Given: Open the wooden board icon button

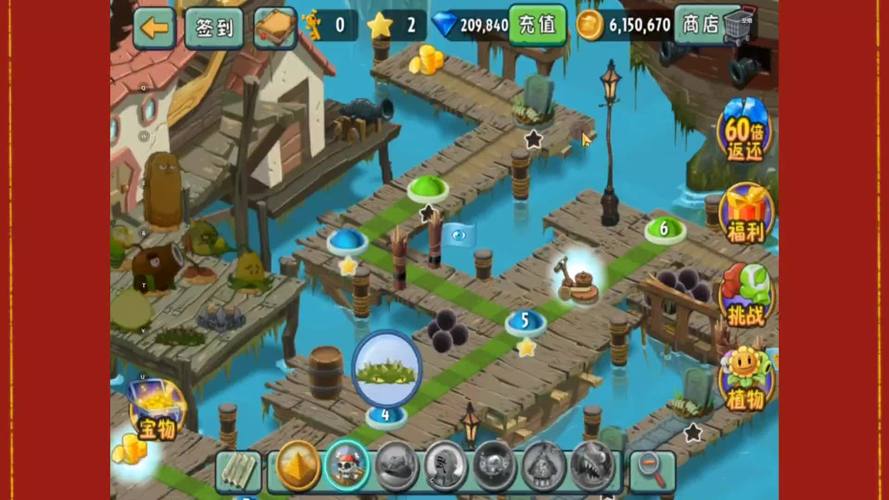Looking at the screenshot, I should 274,27.
